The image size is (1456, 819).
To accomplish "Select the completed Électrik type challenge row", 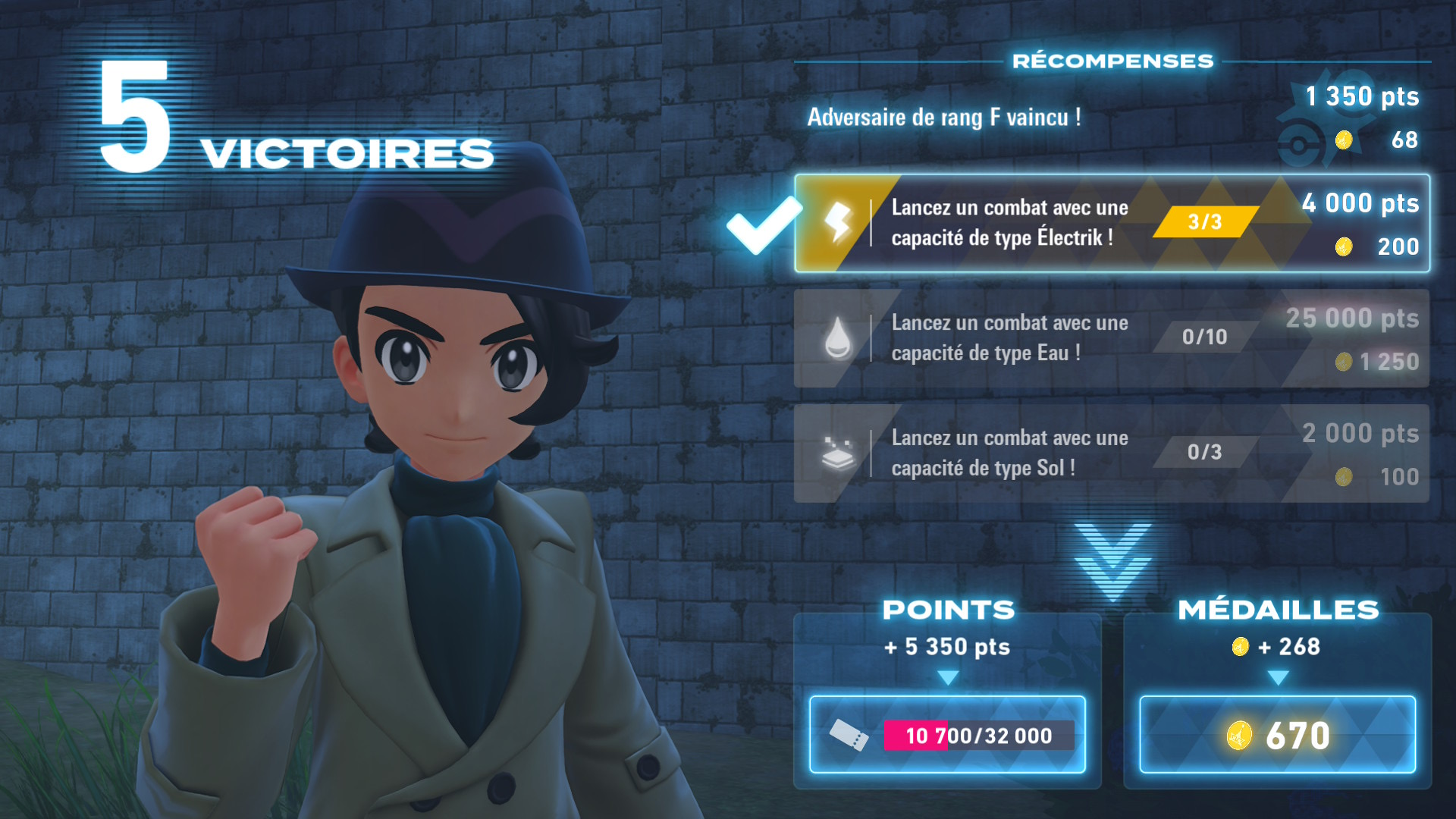I will pos(1112,224).
